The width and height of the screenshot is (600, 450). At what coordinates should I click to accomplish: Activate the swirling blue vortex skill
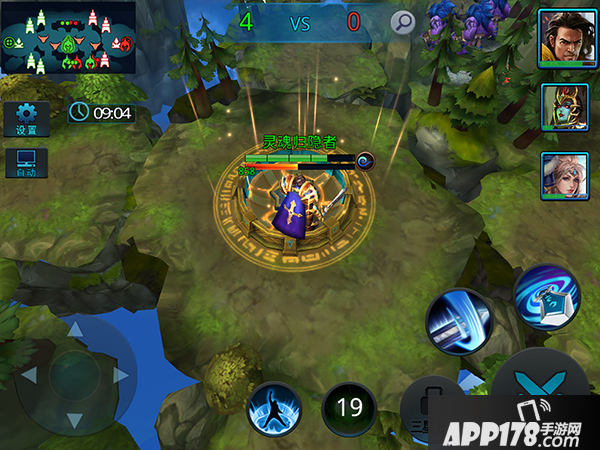pos(546,296)
